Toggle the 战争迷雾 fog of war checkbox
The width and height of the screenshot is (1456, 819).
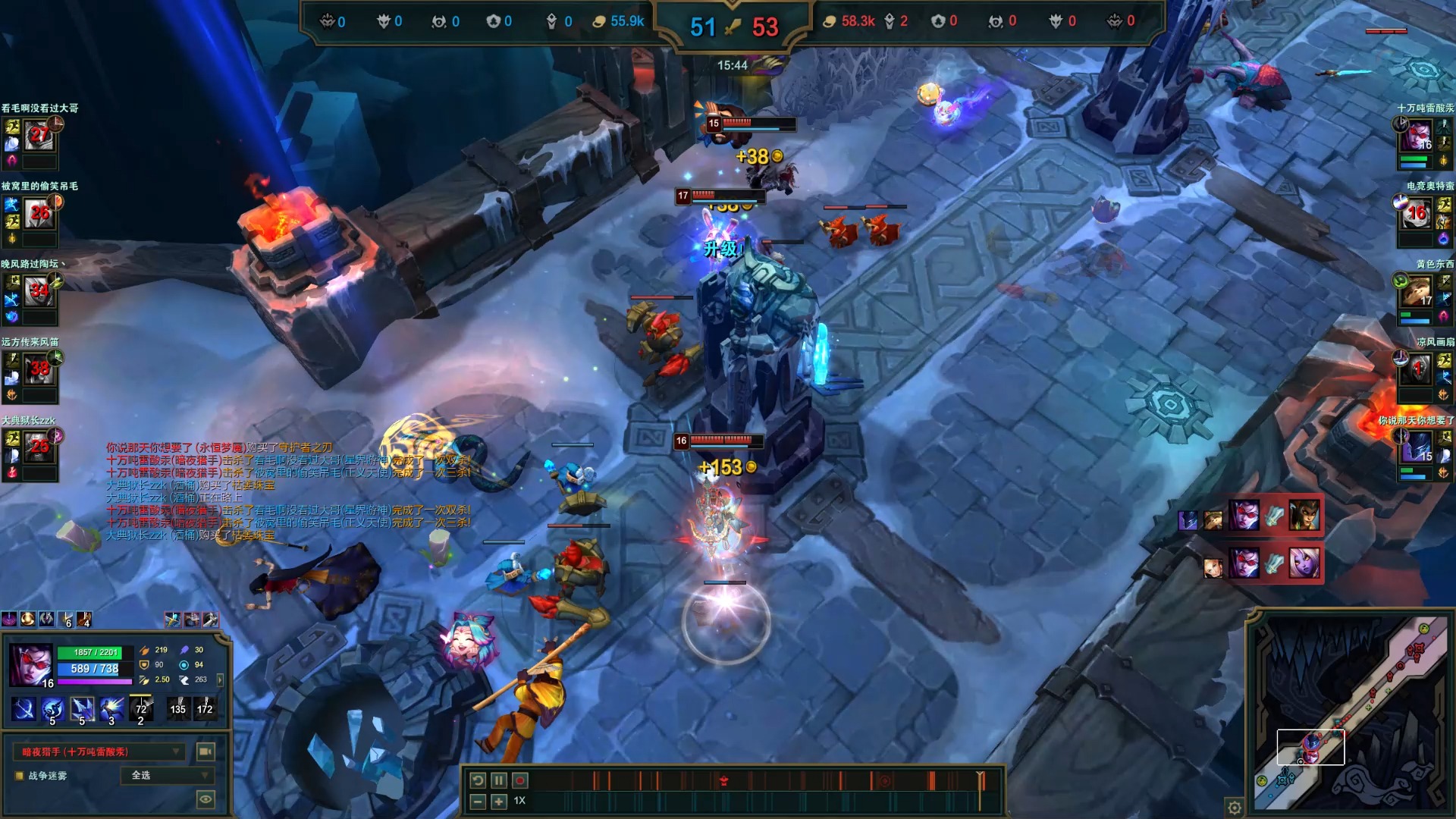tap(20, 776)
